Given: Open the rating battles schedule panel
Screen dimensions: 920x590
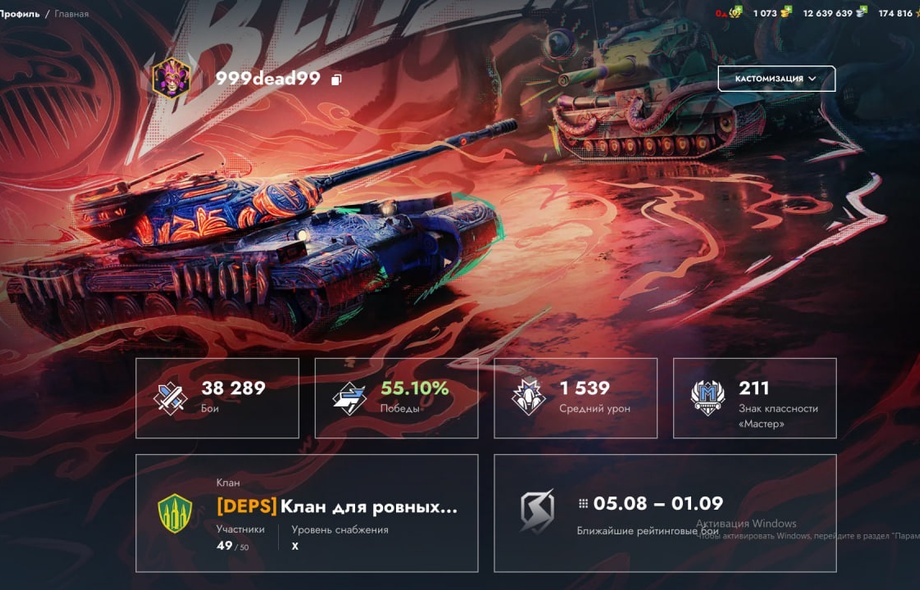Looking at the screenshot, I should coord(664,513).
